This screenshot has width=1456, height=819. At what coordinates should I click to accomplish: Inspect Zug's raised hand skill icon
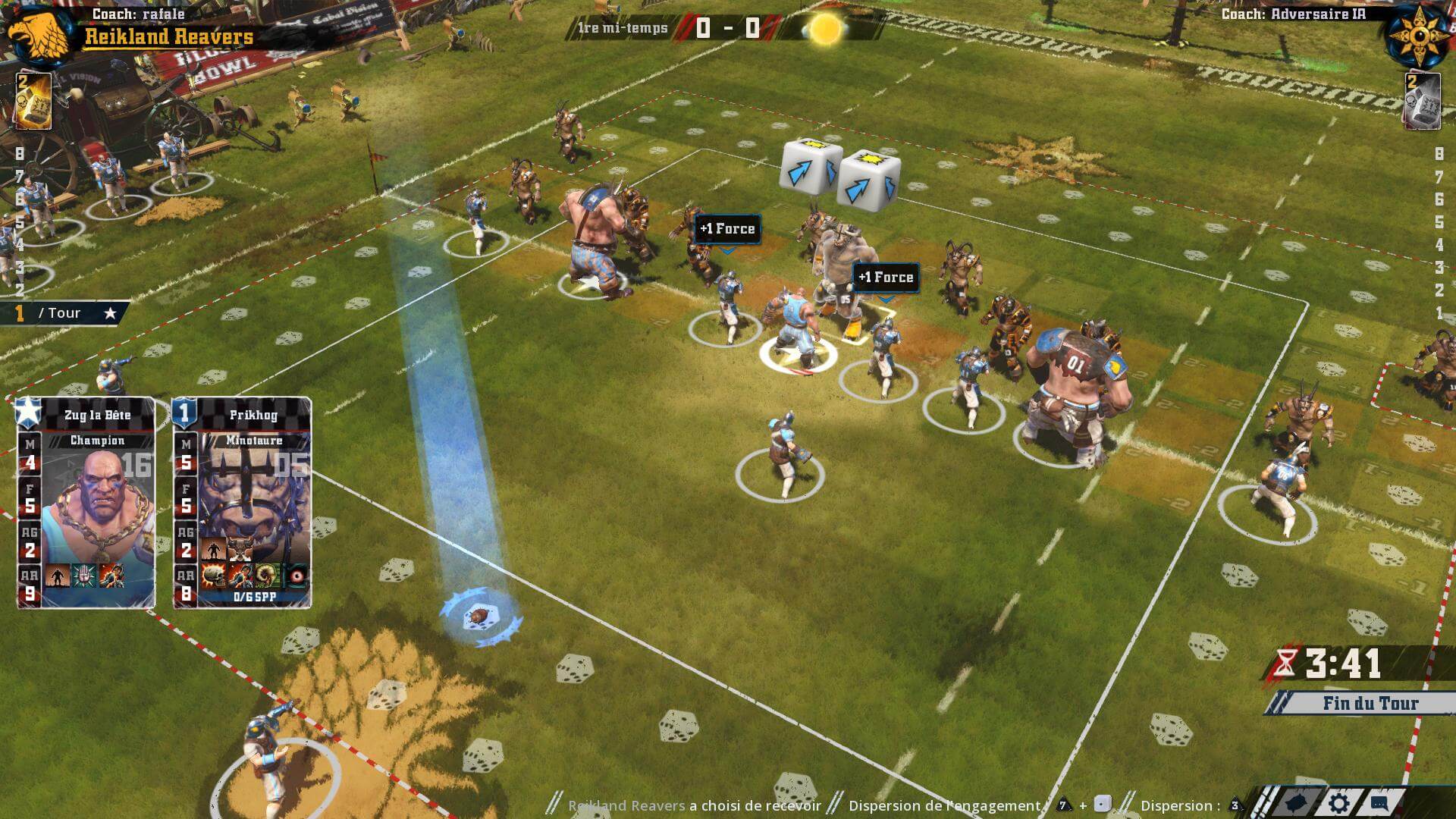pos(83,576)
